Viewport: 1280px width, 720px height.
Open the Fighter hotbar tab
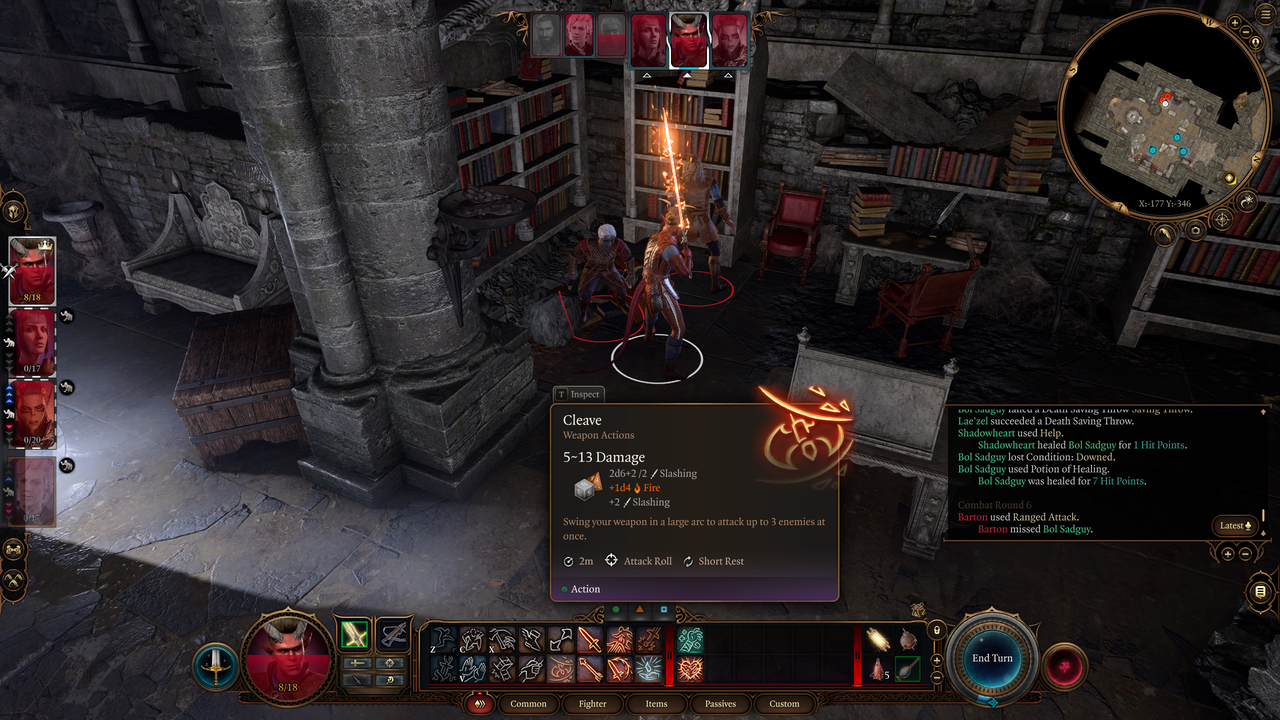[x=592, y=704]
